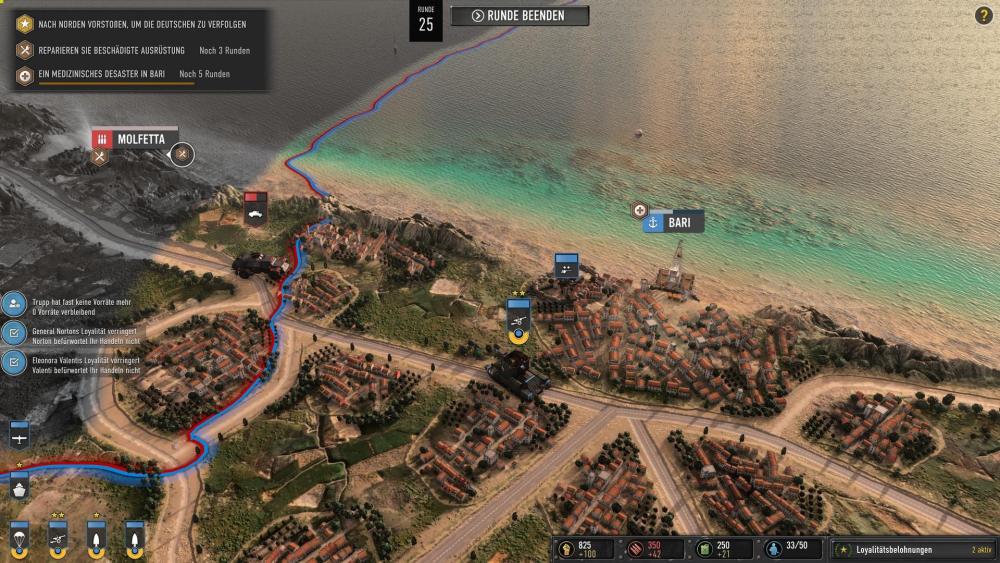Viewport: 1000px width, 563px height.
Task: Open the help question mark
Action: (983, 15)
